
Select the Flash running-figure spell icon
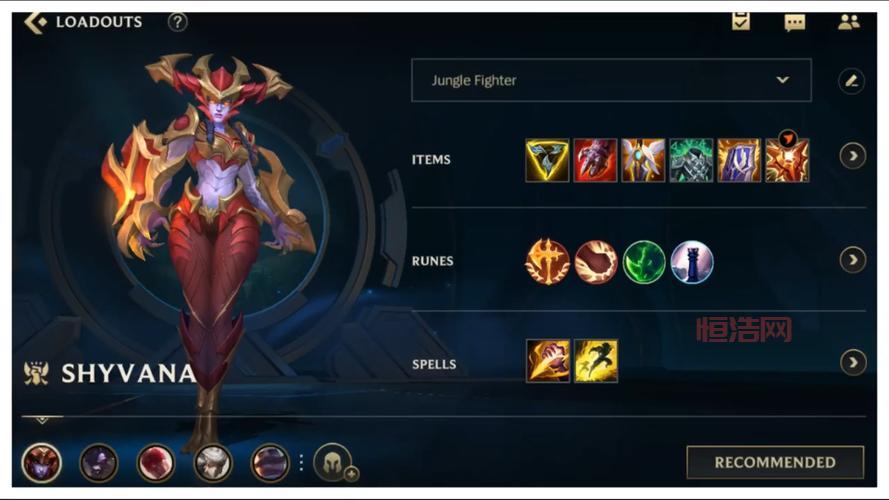point(595,361)
